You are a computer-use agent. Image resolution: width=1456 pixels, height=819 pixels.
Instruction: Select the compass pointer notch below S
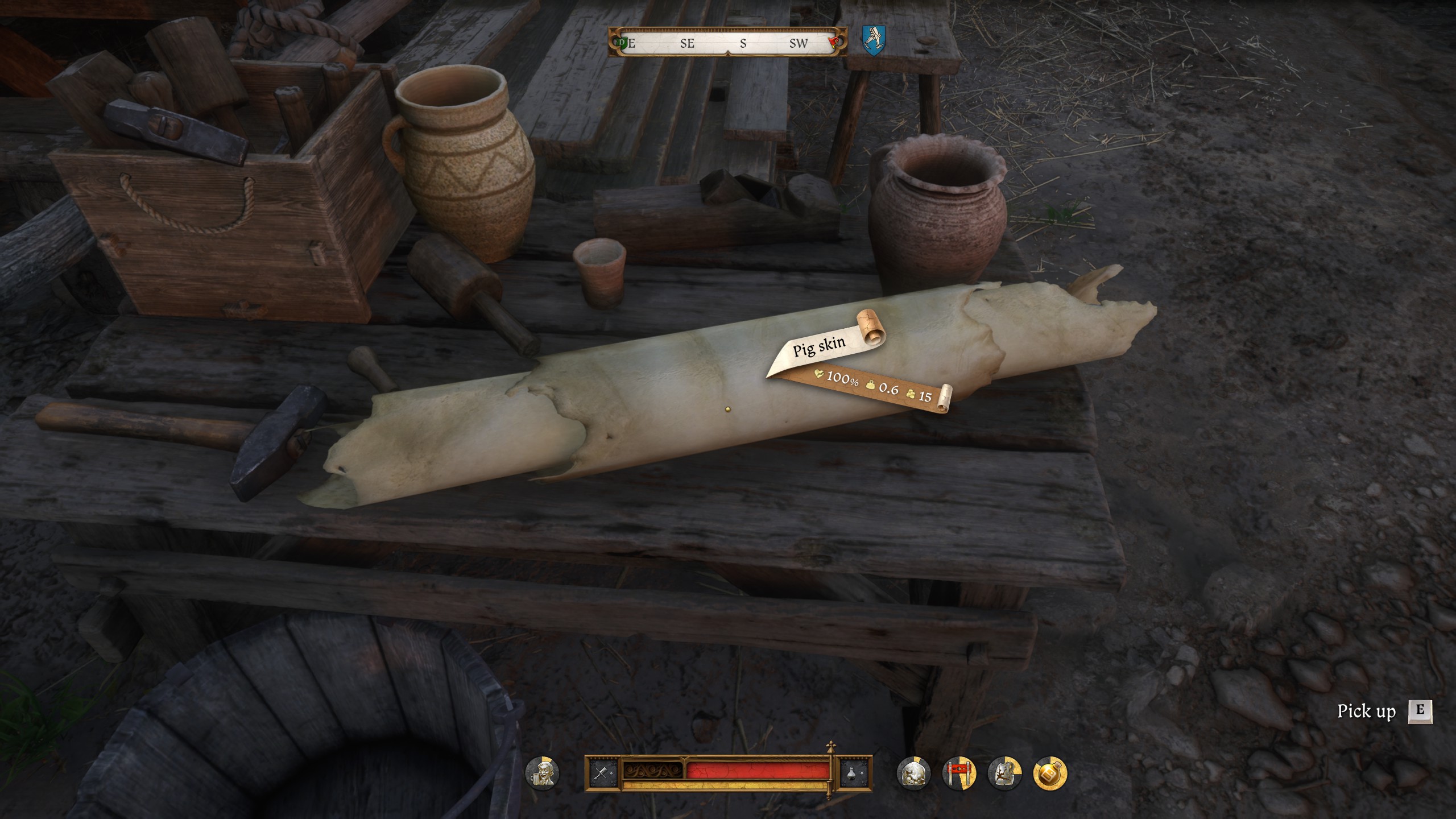click(727, 53)
